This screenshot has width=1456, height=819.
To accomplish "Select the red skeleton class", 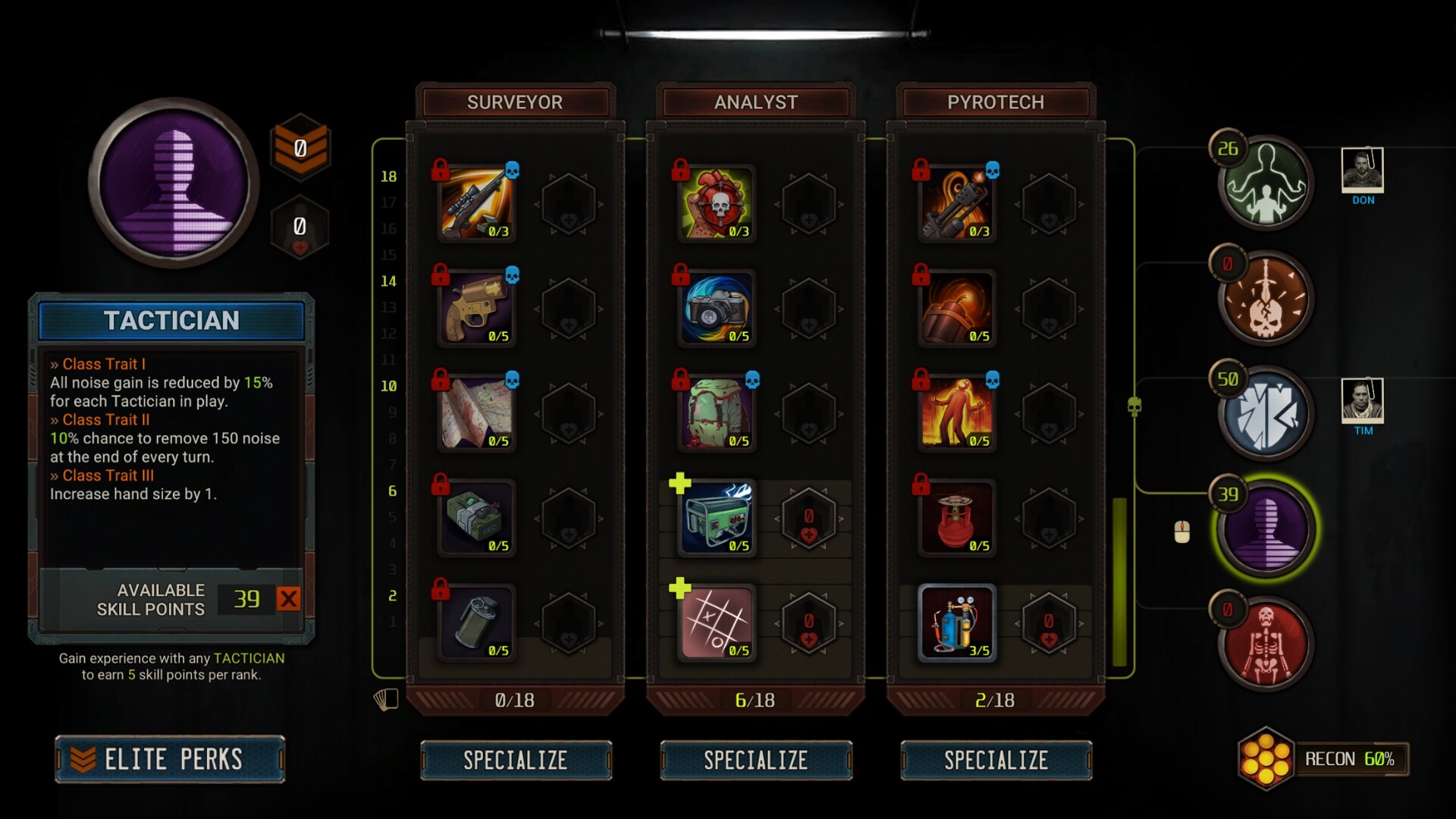I will click(1265, 645).
